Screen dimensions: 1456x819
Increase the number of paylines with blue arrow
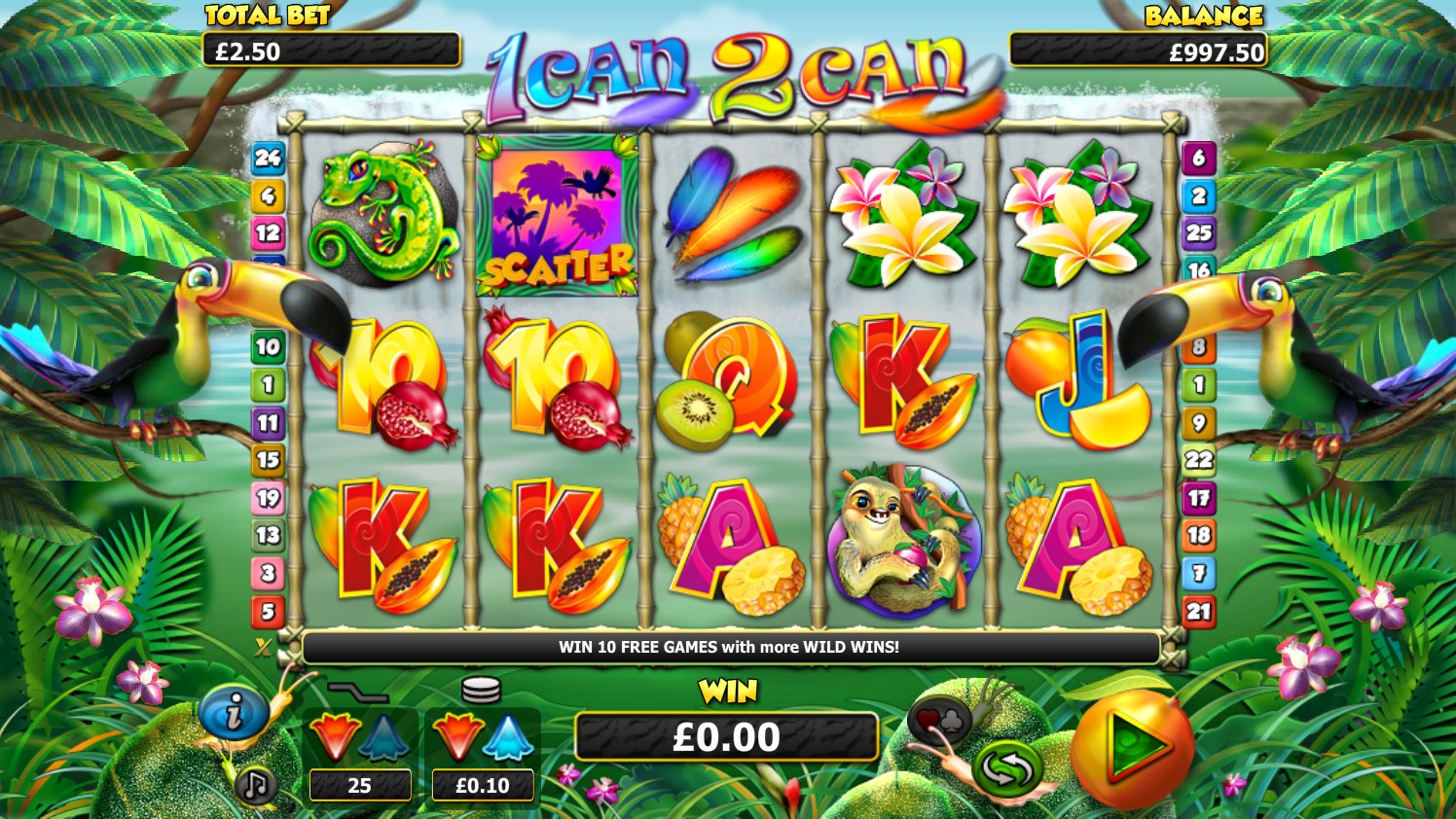click(x=384, y=738)
